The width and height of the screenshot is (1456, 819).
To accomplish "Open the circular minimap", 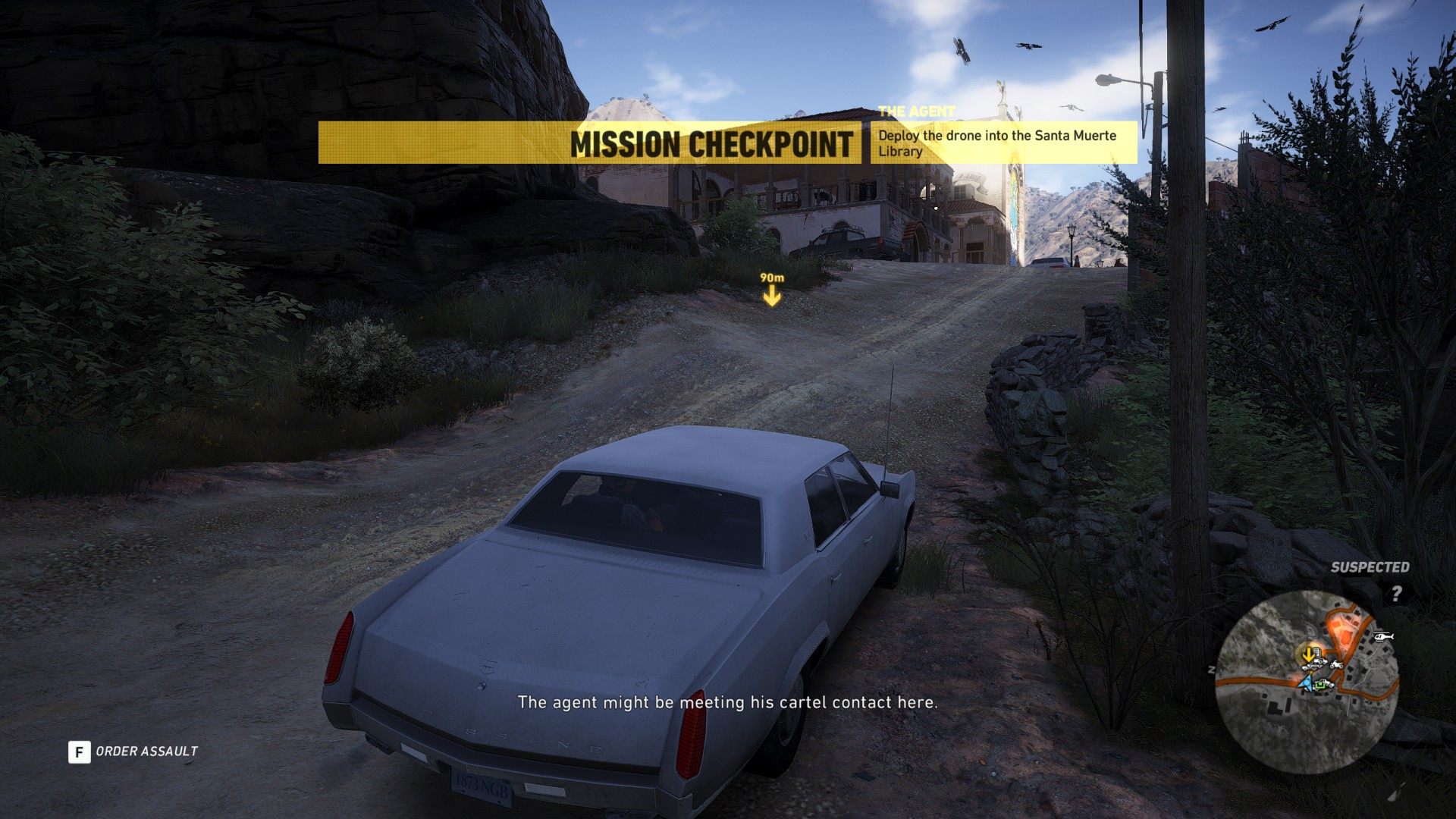I will pyautogui.click(x=1307, y=682).
